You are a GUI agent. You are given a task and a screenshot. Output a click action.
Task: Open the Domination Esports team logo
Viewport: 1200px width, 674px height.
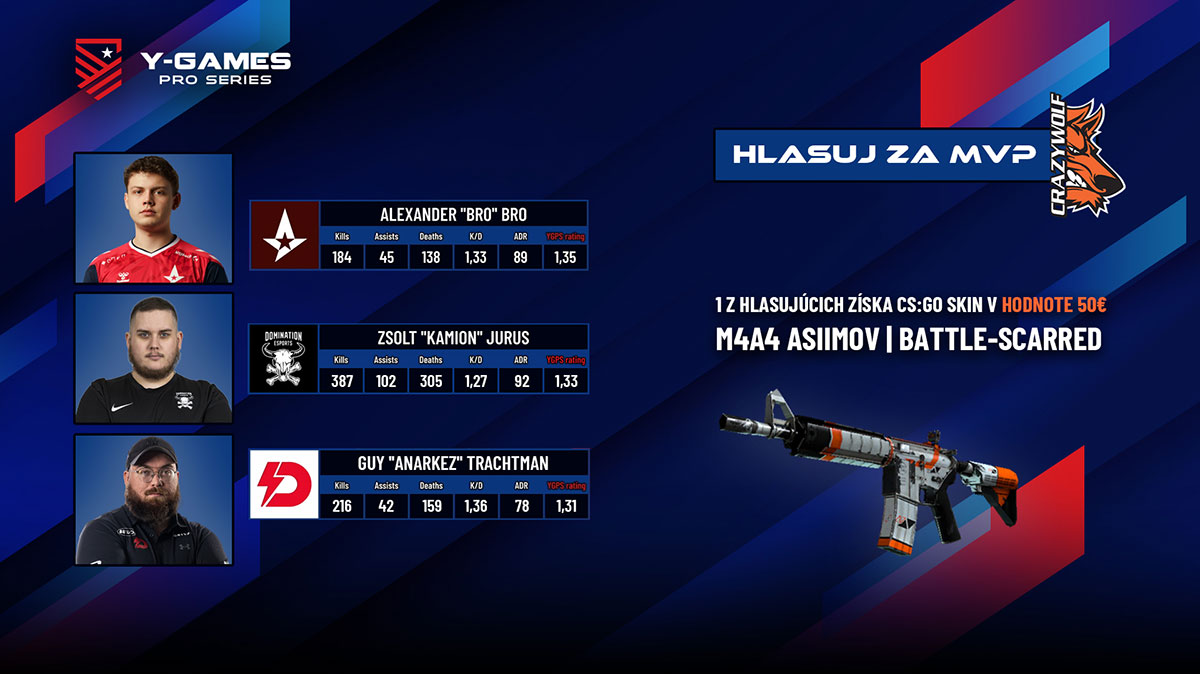point(284,358)
